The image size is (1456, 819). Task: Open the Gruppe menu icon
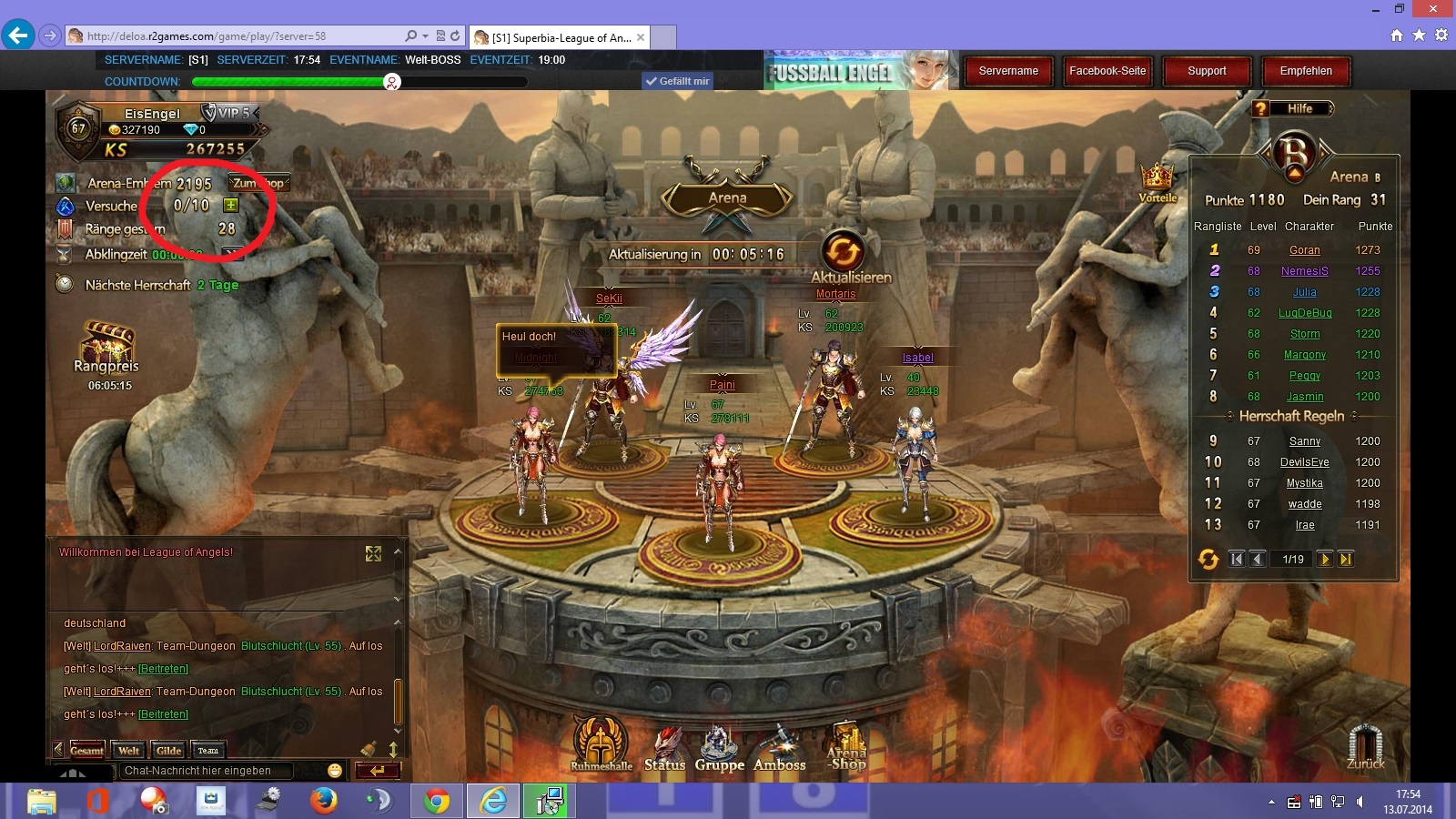tap(719, 748)
